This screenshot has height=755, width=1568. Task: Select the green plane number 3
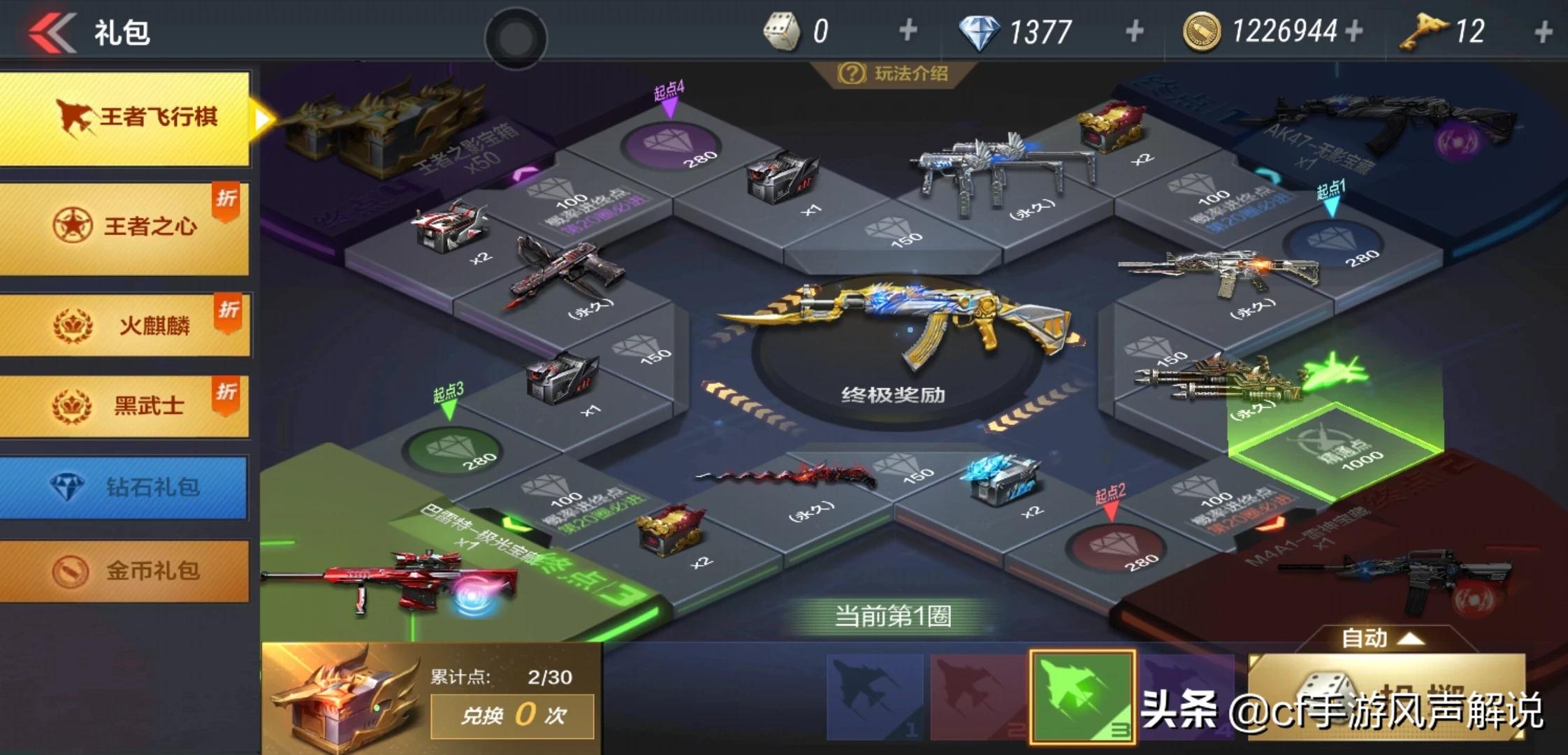coord(1082,696)
